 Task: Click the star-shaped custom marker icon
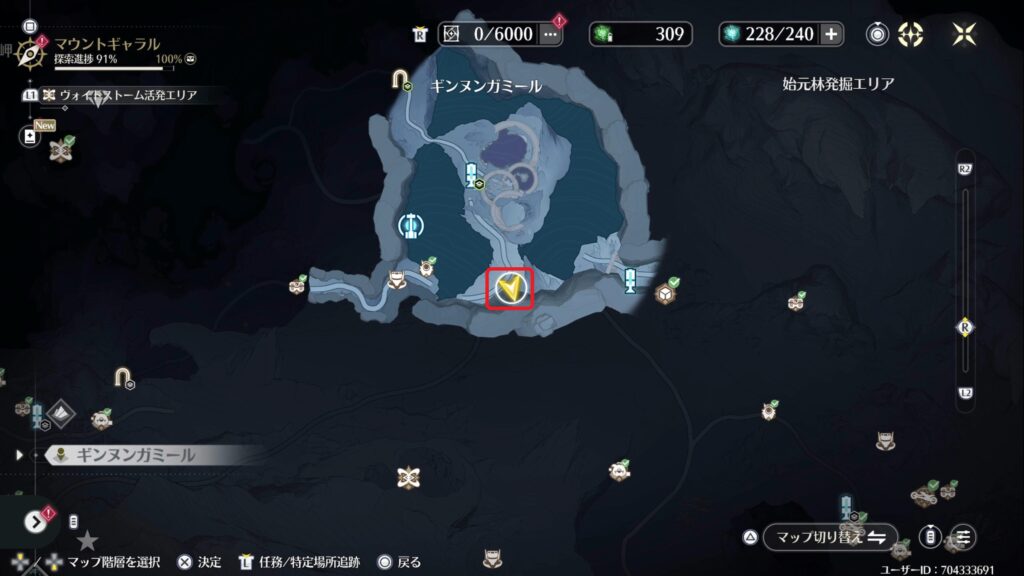[x=88, y=541]
